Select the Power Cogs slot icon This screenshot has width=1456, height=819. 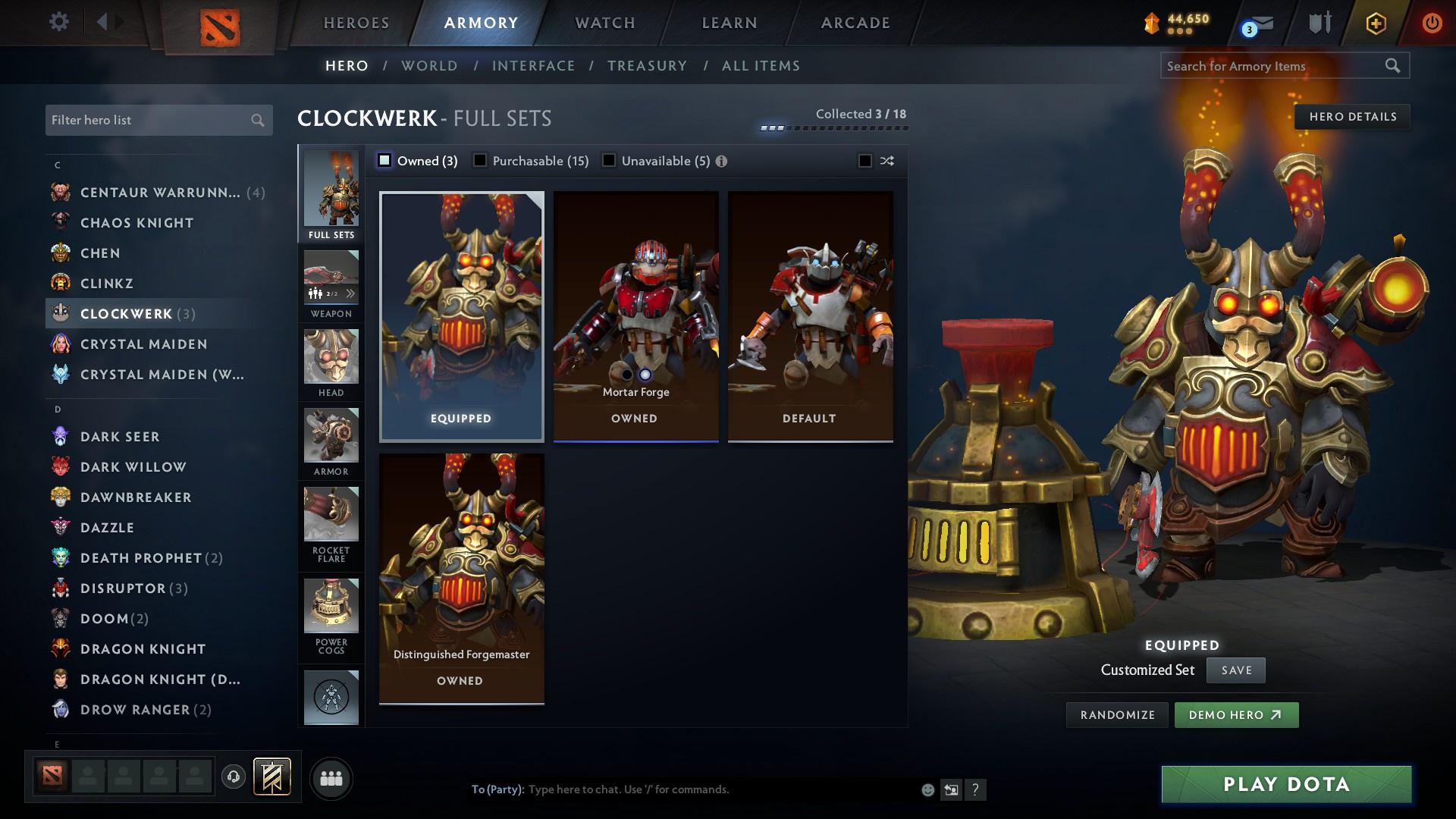(331, 607)
